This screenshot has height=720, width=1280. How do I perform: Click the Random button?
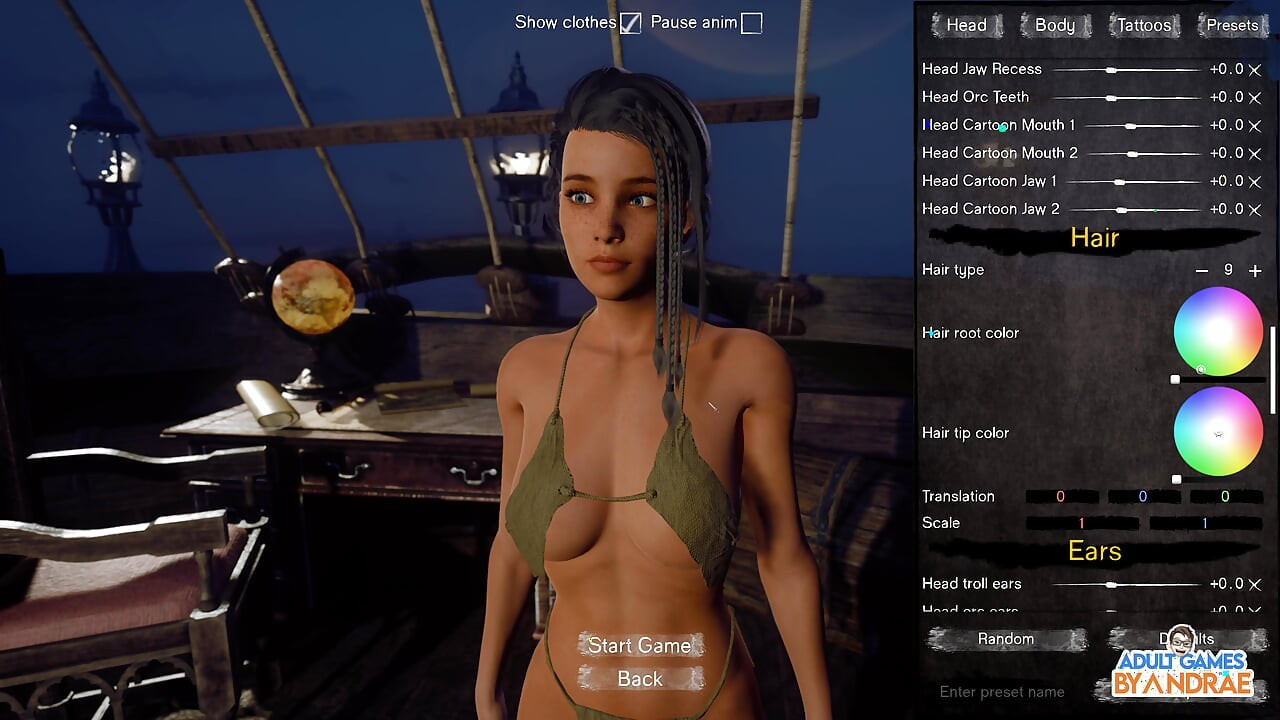point(1004,638)
